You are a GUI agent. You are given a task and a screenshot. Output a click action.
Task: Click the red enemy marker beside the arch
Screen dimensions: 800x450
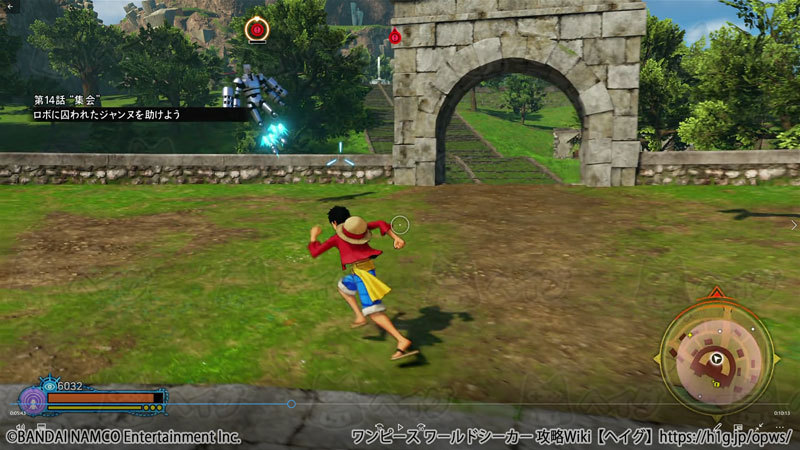coord(395,38)
